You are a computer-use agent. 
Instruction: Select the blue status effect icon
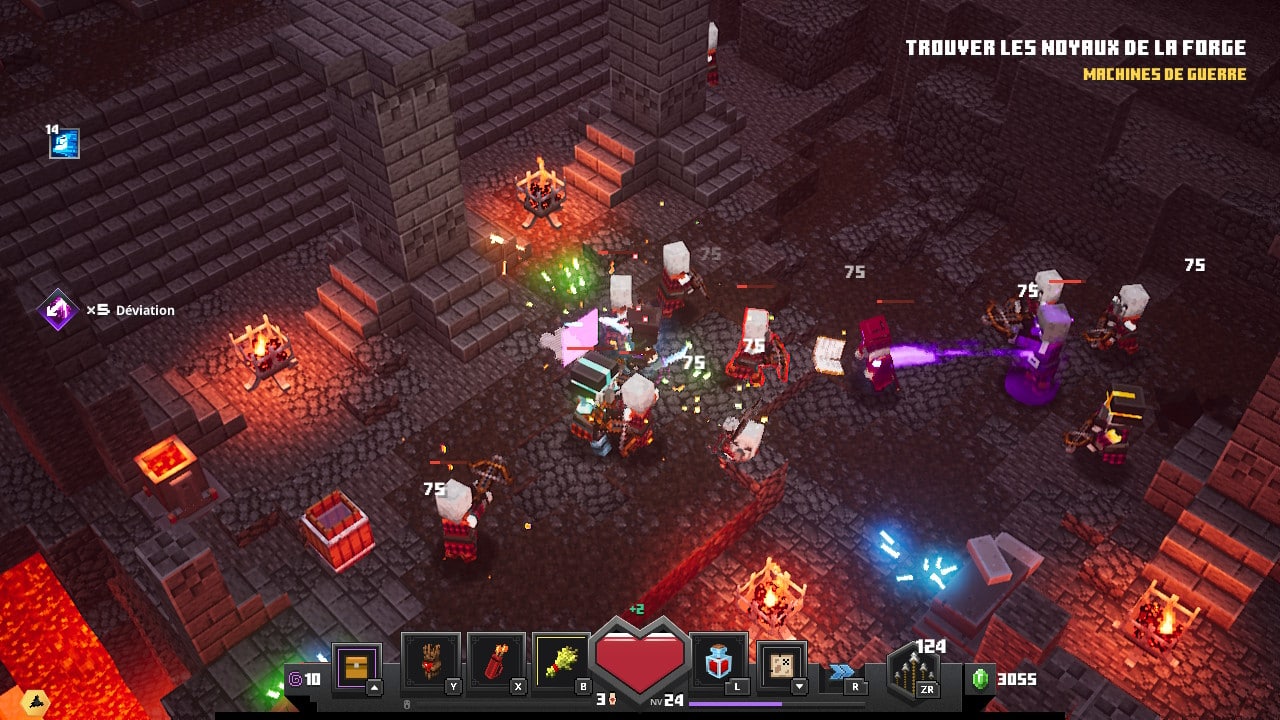(x=65, y=144)
